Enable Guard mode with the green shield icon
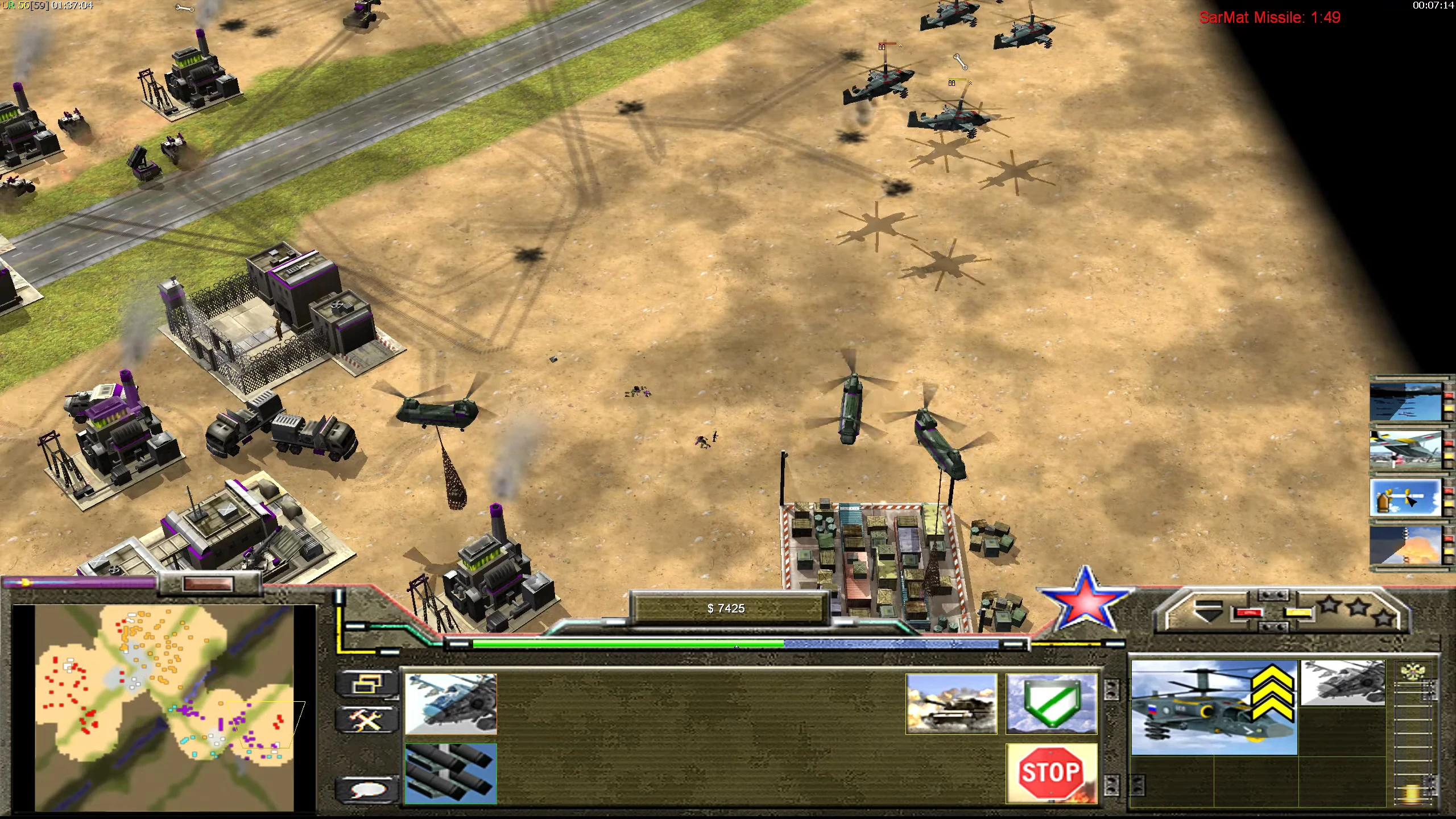The image size is (1456, 819). click(1051, 702)
